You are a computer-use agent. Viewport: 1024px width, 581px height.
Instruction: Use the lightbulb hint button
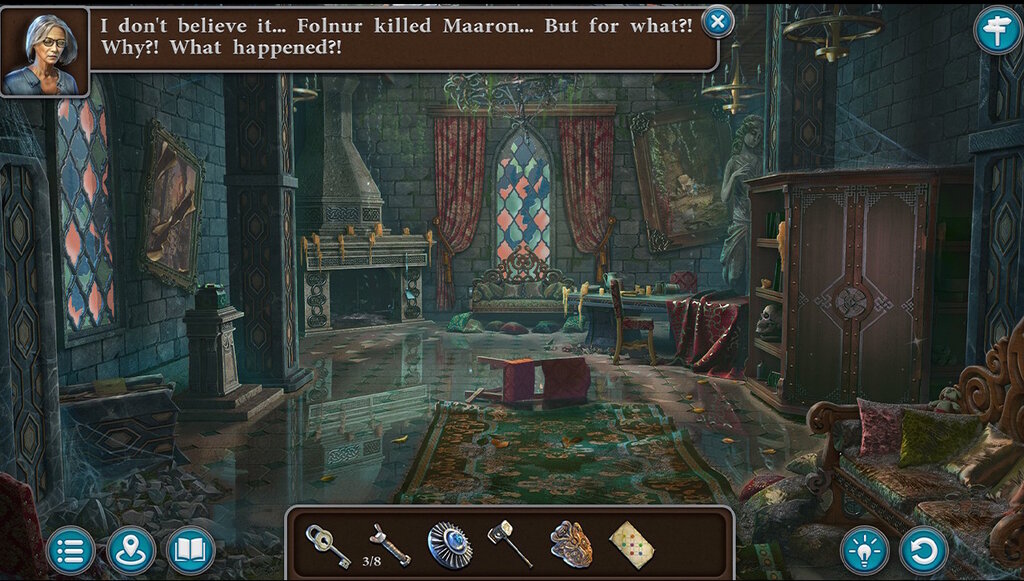pos(865,550)
